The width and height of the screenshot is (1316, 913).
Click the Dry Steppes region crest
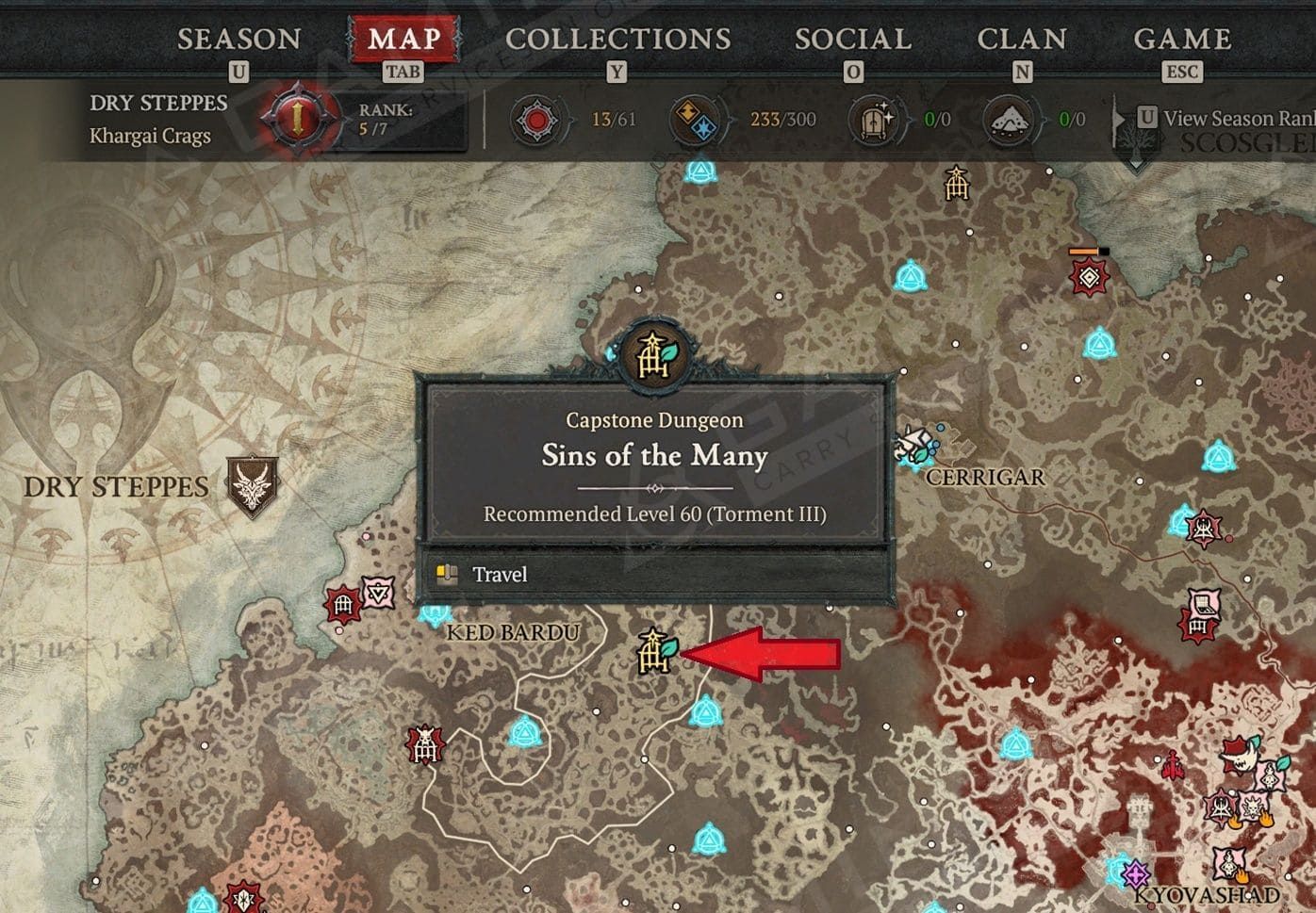pyautogui.click(x=254, y=486)
